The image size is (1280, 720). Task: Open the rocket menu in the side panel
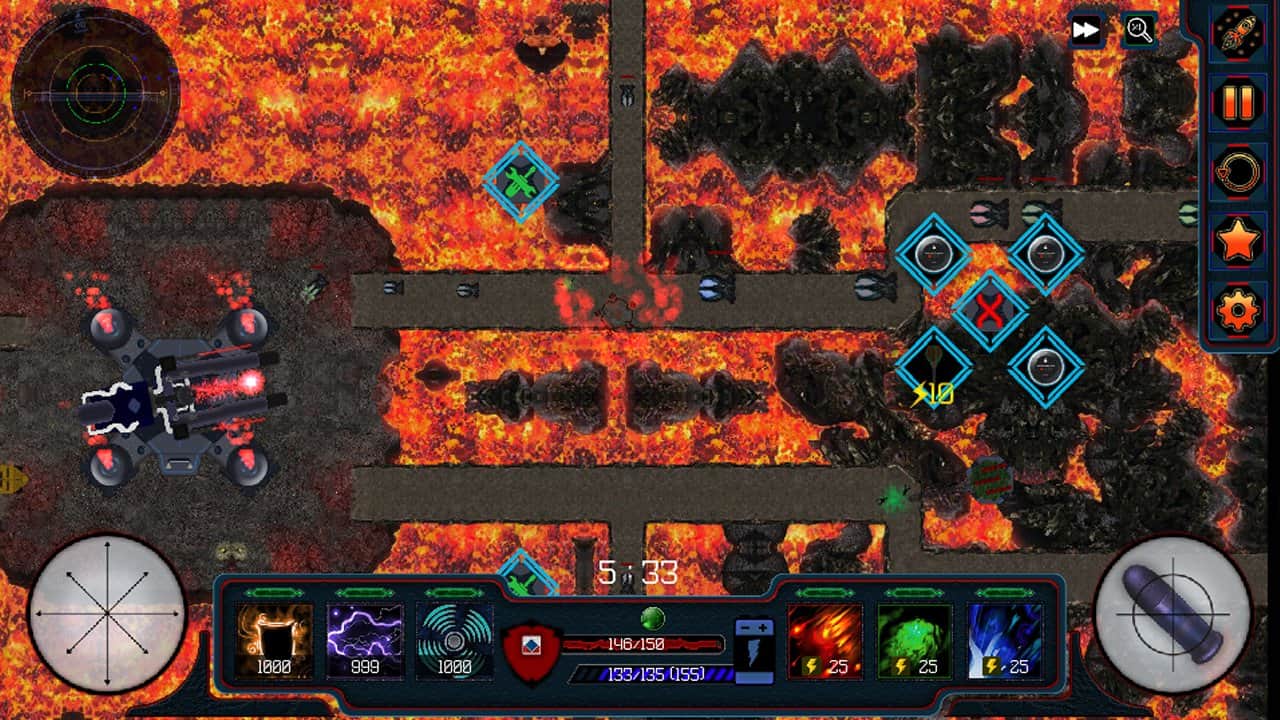pos(1237,34)
